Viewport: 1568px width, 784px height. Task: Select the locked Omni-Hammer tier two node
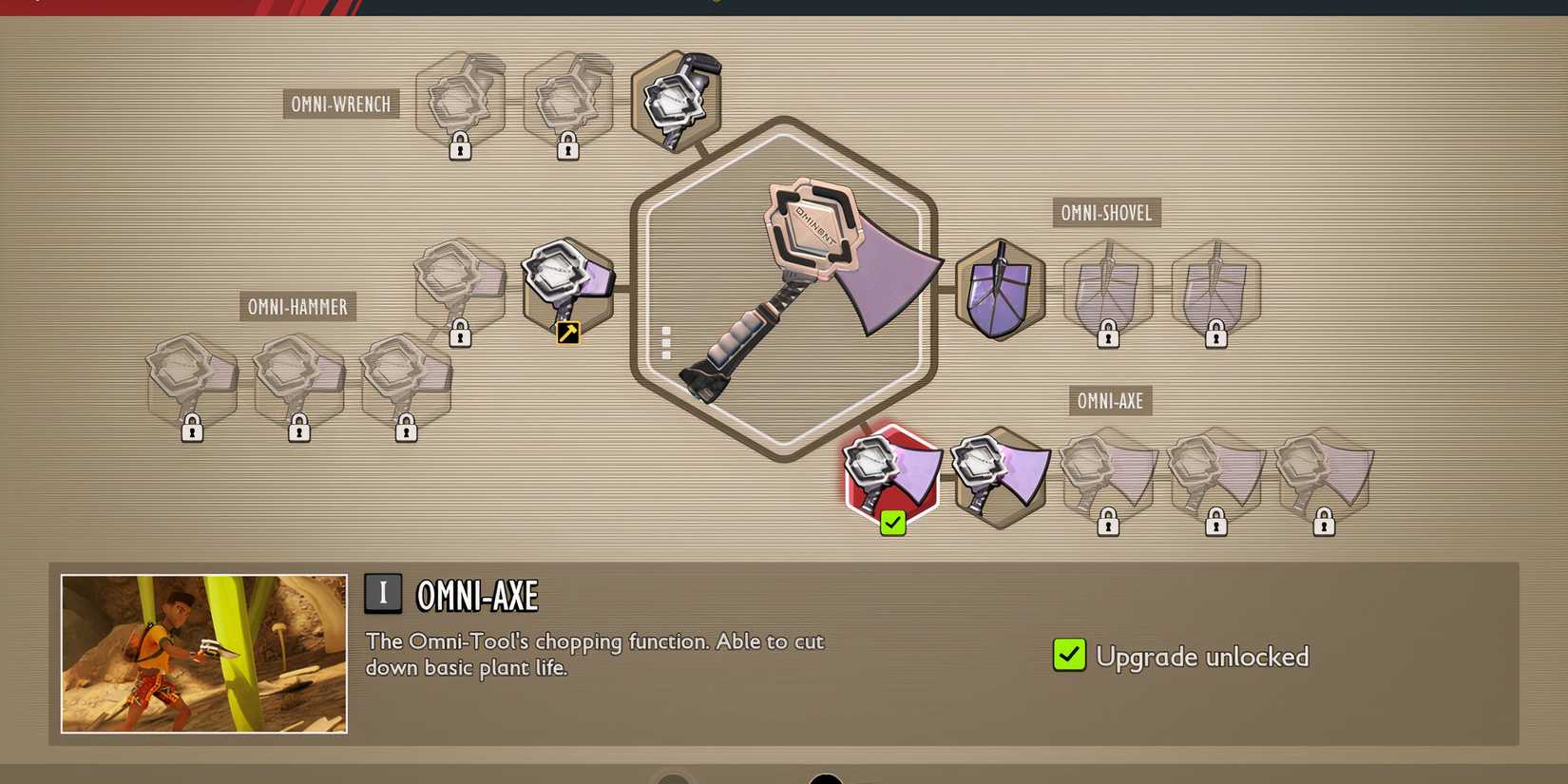coord(461,290)
